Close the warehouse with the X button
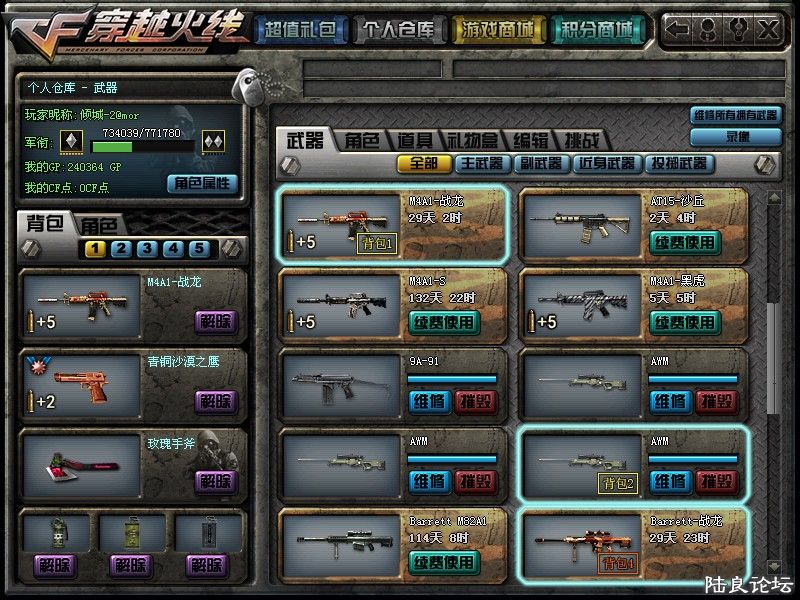Viewport: 800px width, 600px height. point(767,29)
